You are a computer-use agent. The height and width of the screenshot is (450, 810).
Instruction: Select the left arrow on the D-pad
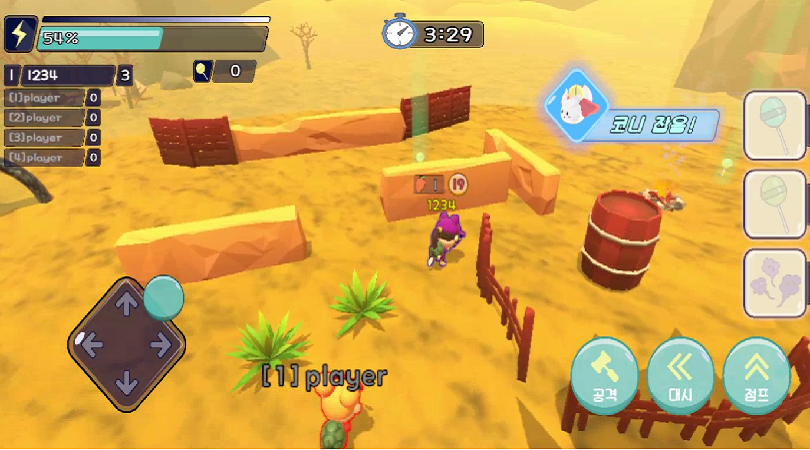point(90,345)
